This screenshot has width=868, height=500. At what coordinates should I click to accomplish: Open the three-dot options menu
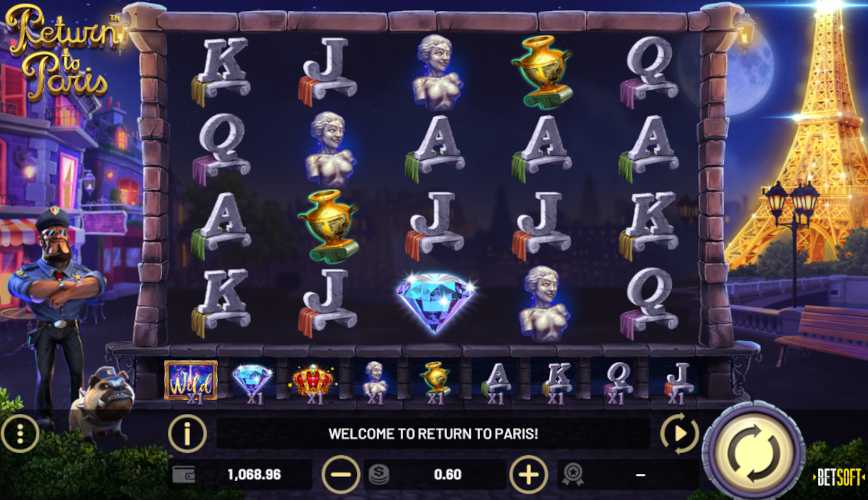point(20,433)
